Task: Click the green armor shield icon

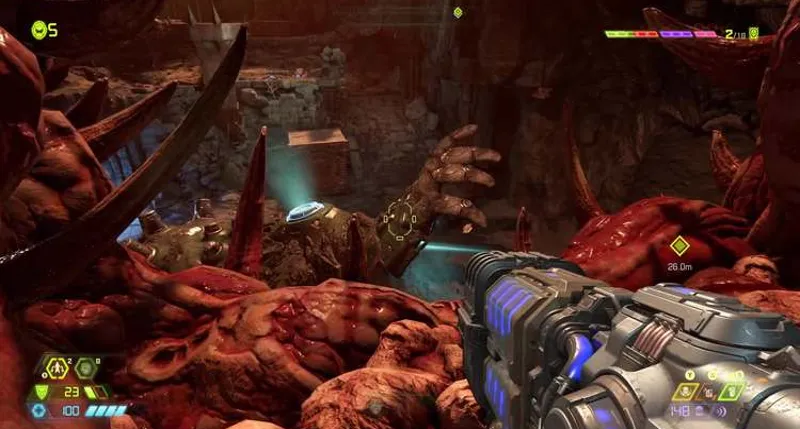Action: (x=41, y=392)
